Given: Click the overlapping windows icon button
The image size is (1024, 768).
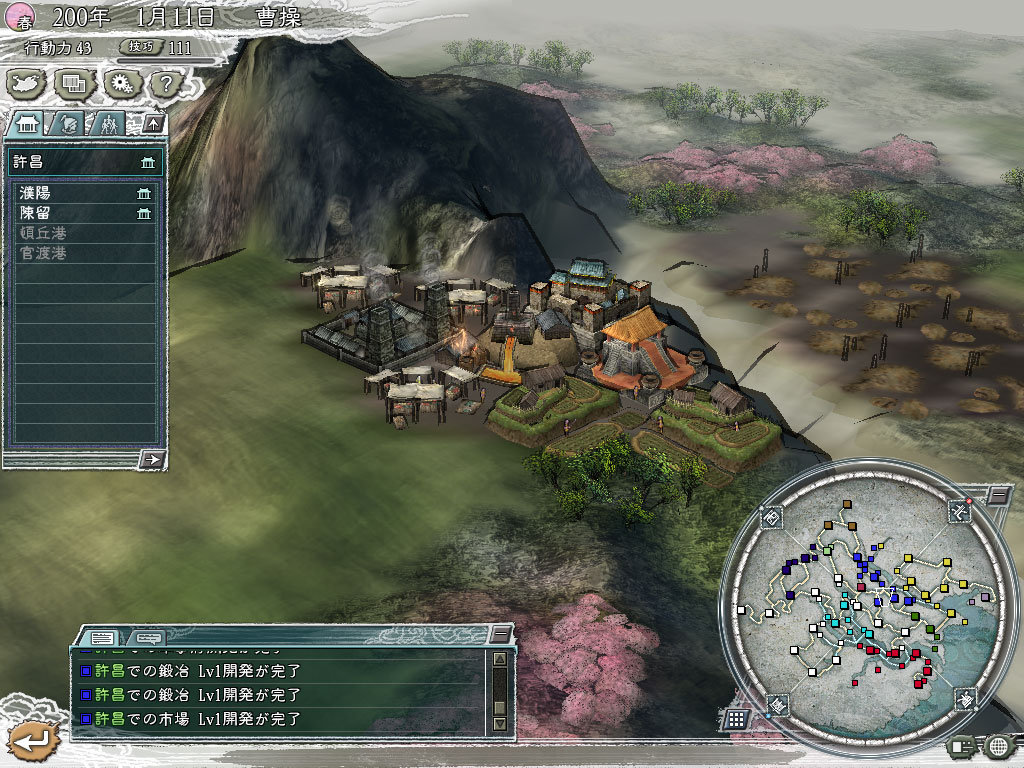Looking at the screenshot, I should 74,83.
